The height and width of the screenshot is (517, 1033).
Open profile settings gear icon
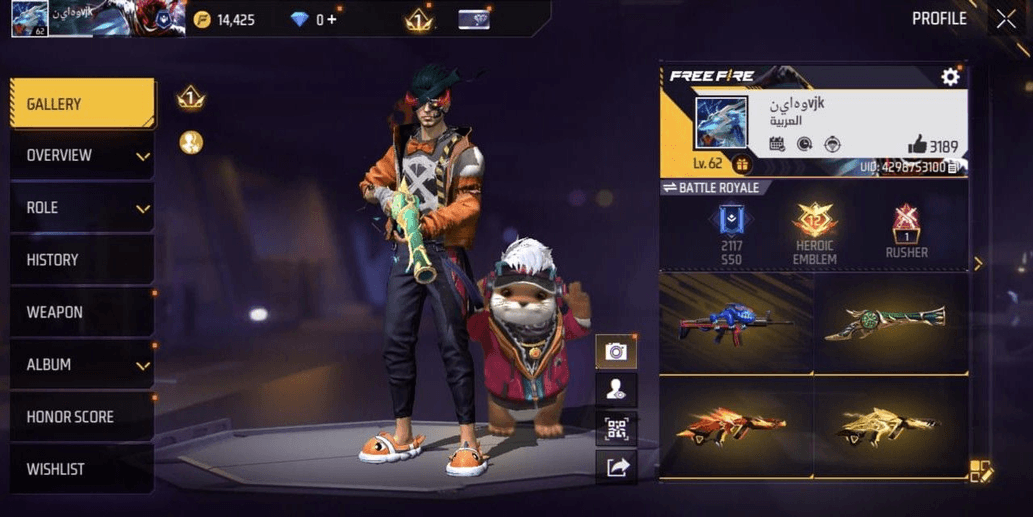tap(950, 77)
